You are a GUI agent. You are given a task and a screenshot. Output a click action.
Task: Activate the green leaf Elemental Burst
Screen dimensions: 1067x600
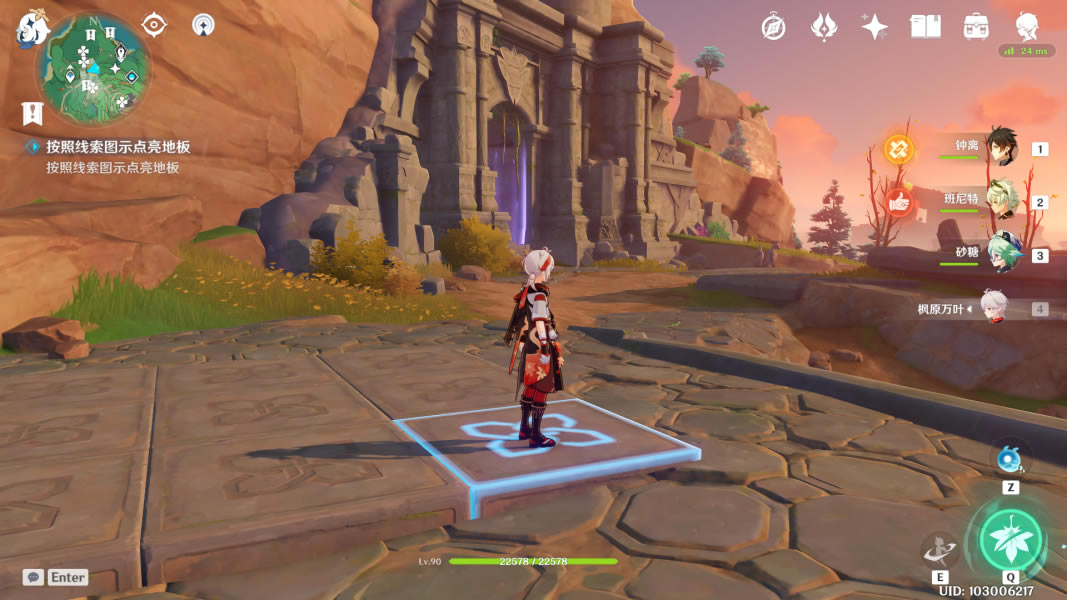[x=1011, y=540]
